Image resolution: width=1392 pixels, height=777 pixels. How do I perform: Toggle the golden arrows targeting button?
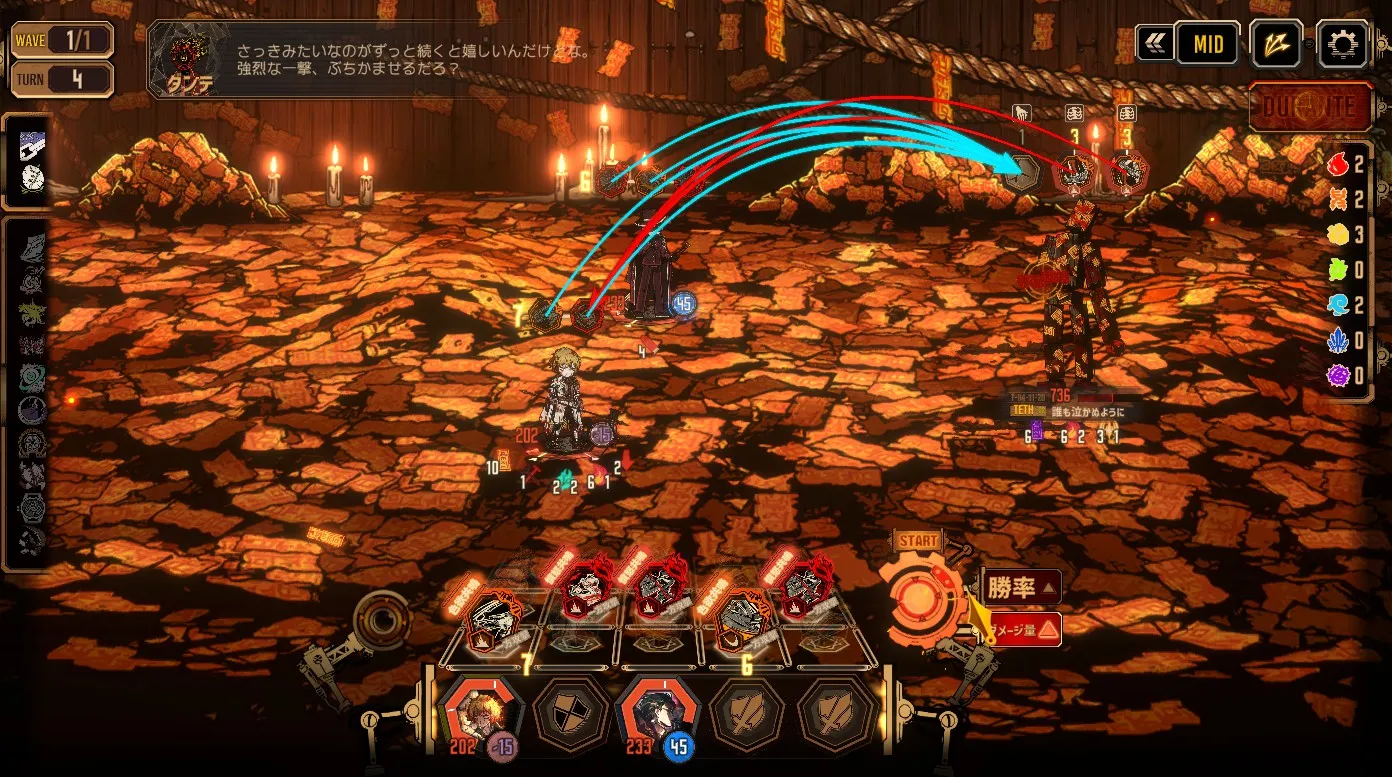1276,44
